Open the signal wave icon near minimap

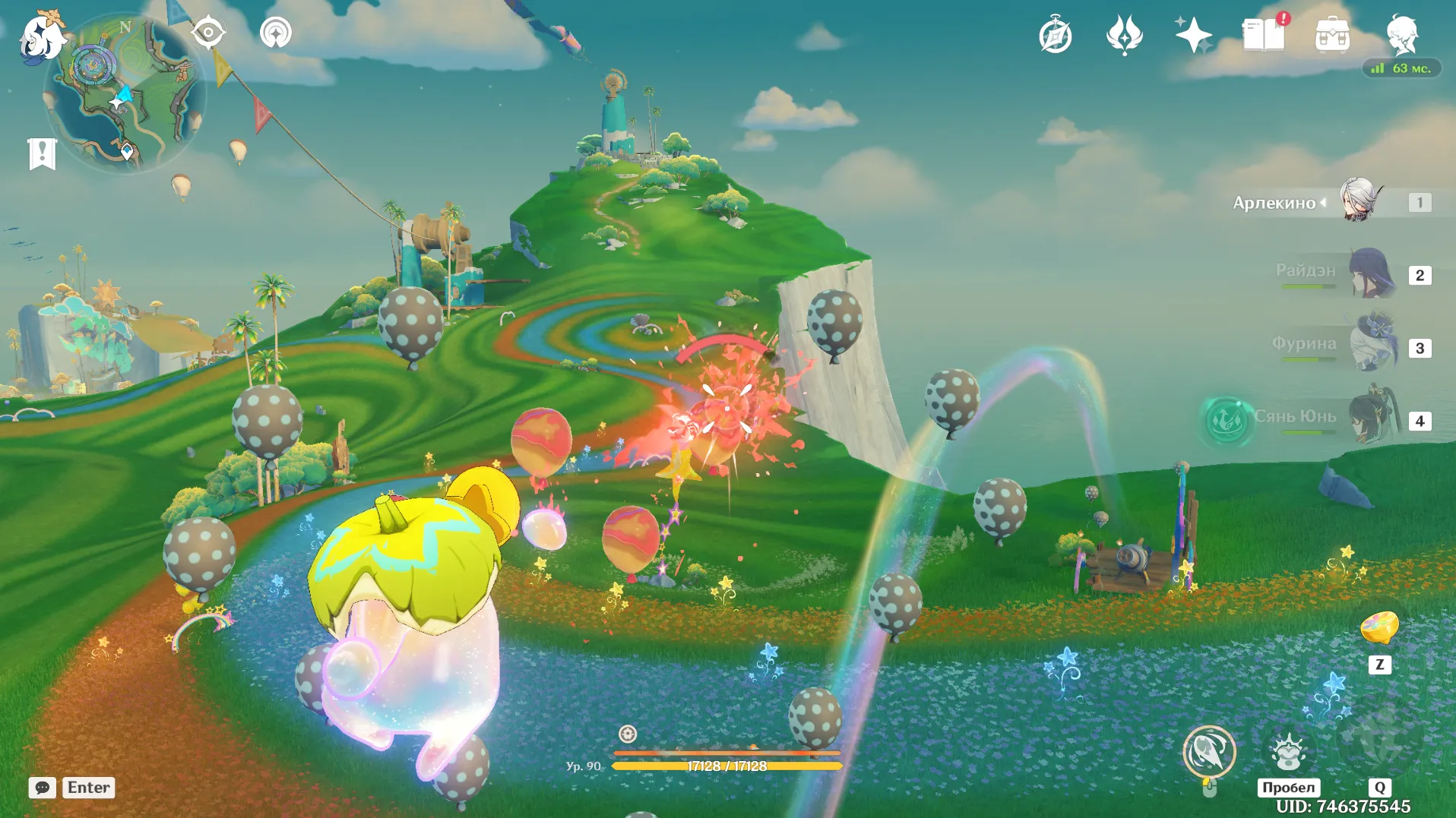[275, 33]
